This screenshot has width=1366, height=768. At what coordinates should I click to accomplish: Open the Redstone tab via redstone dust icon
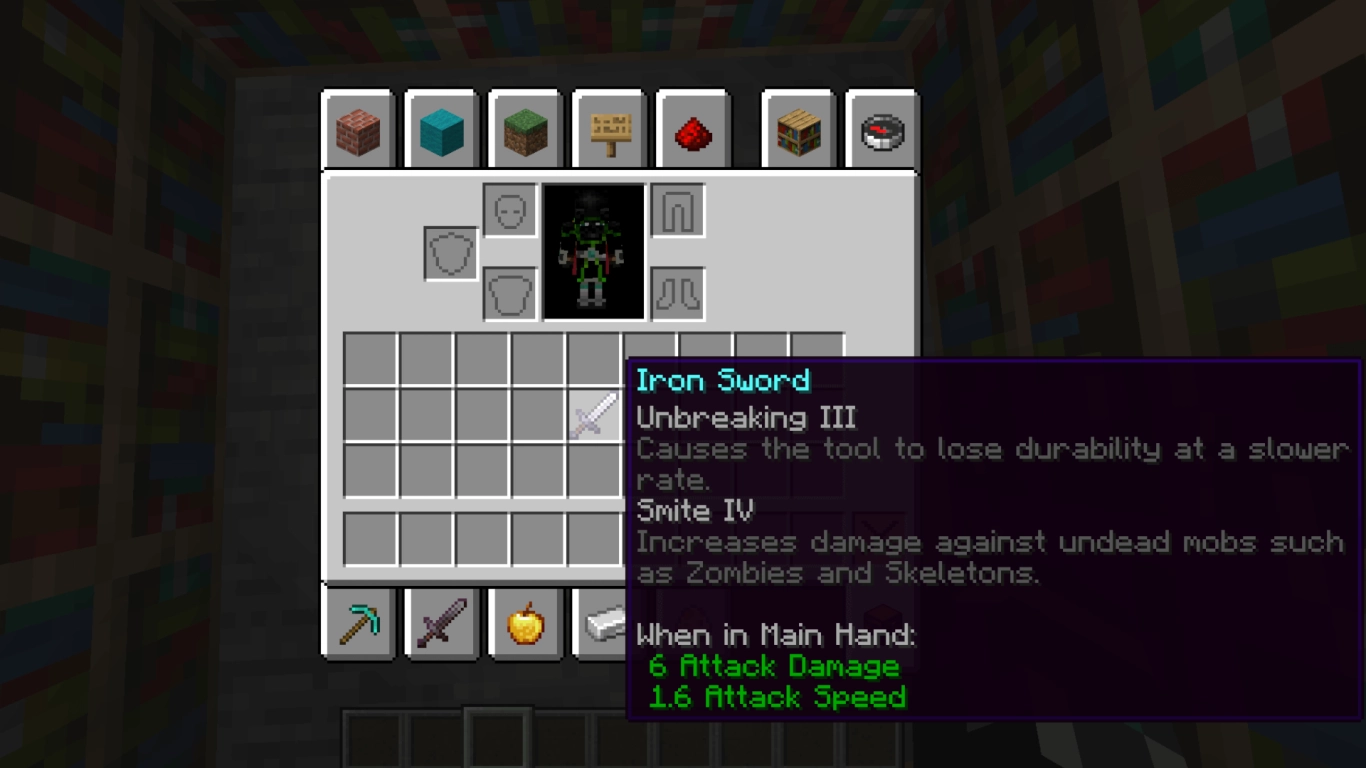point(693,130)
